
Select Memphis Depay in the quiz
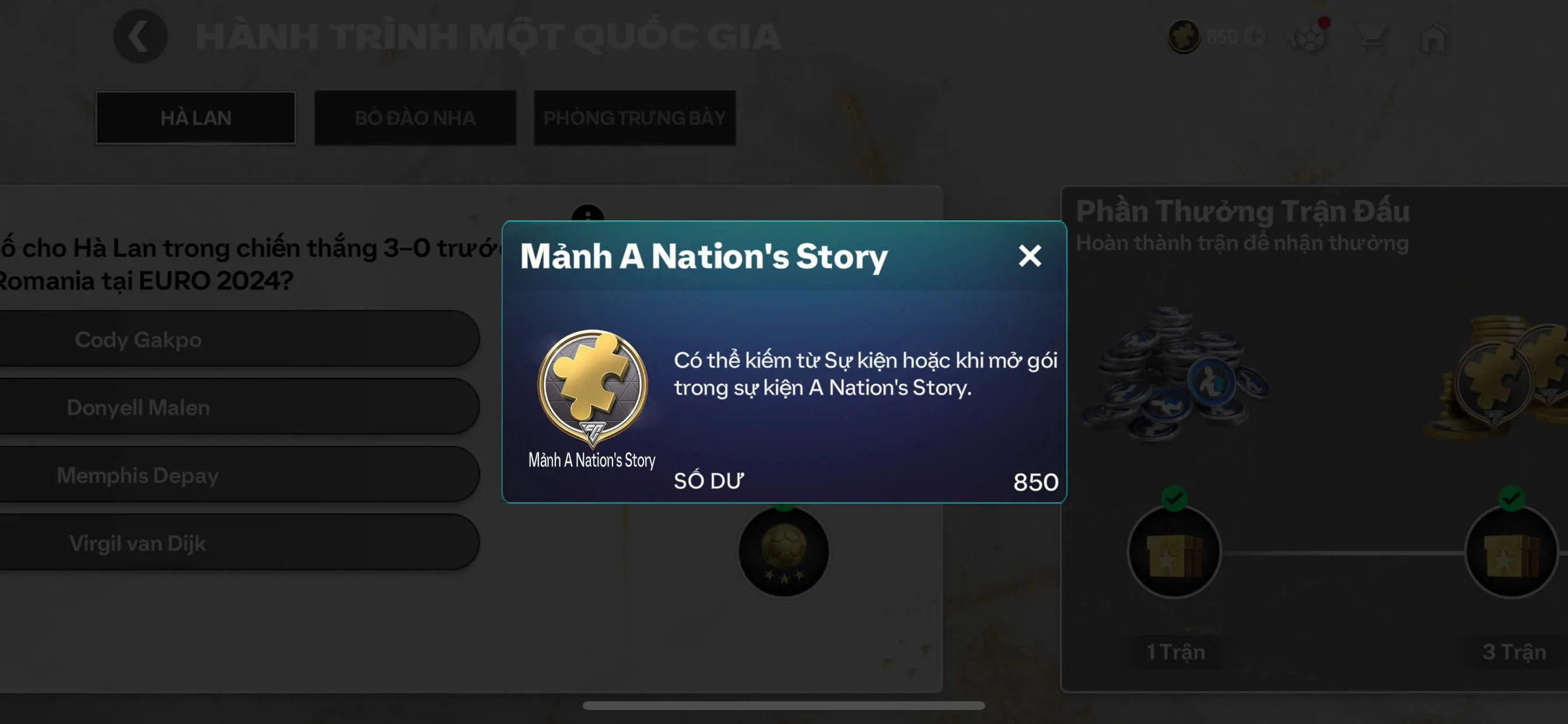(237, 475)
